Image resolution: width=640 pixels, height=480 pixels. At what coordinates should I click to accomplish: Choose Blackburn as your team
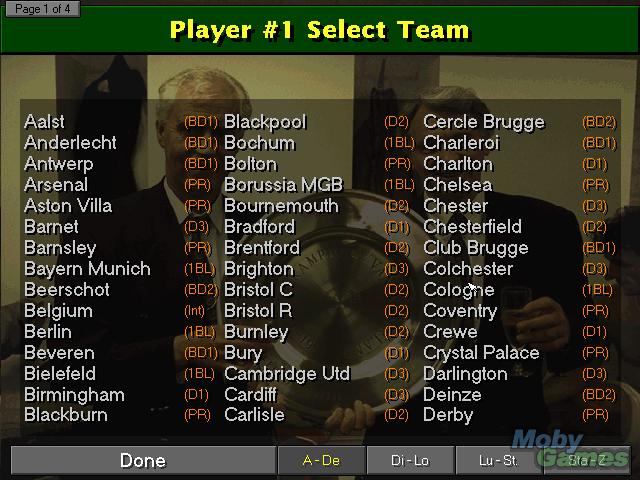coord(67,415)
